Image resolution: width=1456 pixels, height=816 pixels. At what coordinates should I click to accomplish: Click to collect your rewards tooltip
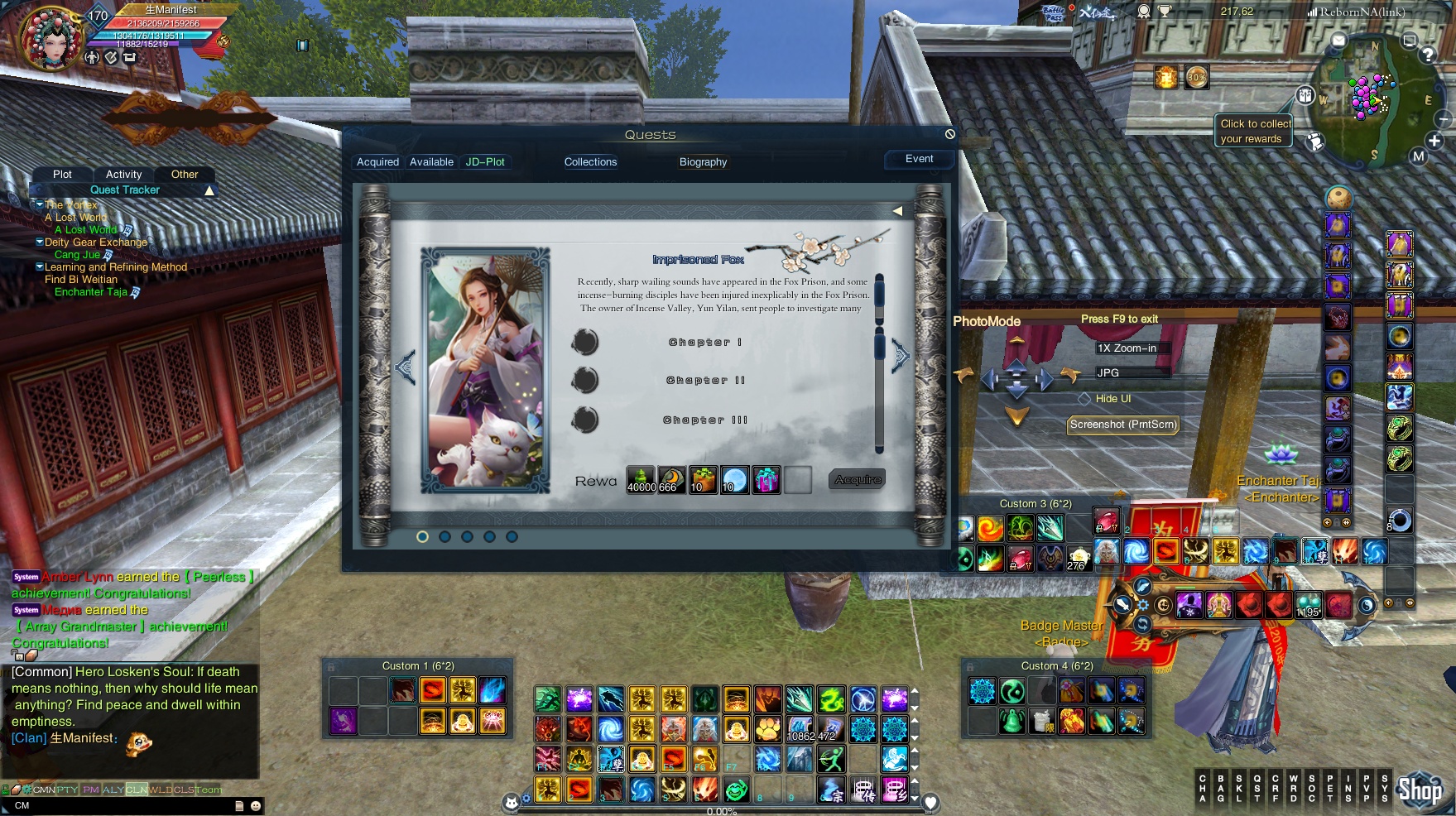coord(1255,131)
